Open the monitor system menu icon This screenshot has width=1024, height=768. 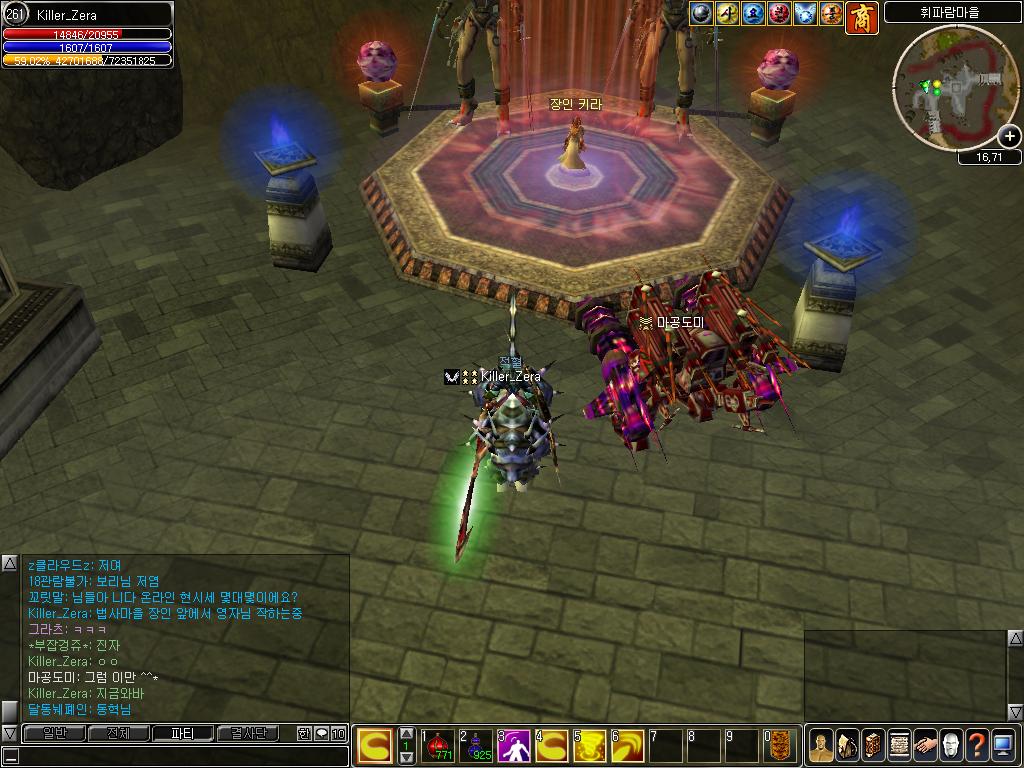coord(1003,745)
